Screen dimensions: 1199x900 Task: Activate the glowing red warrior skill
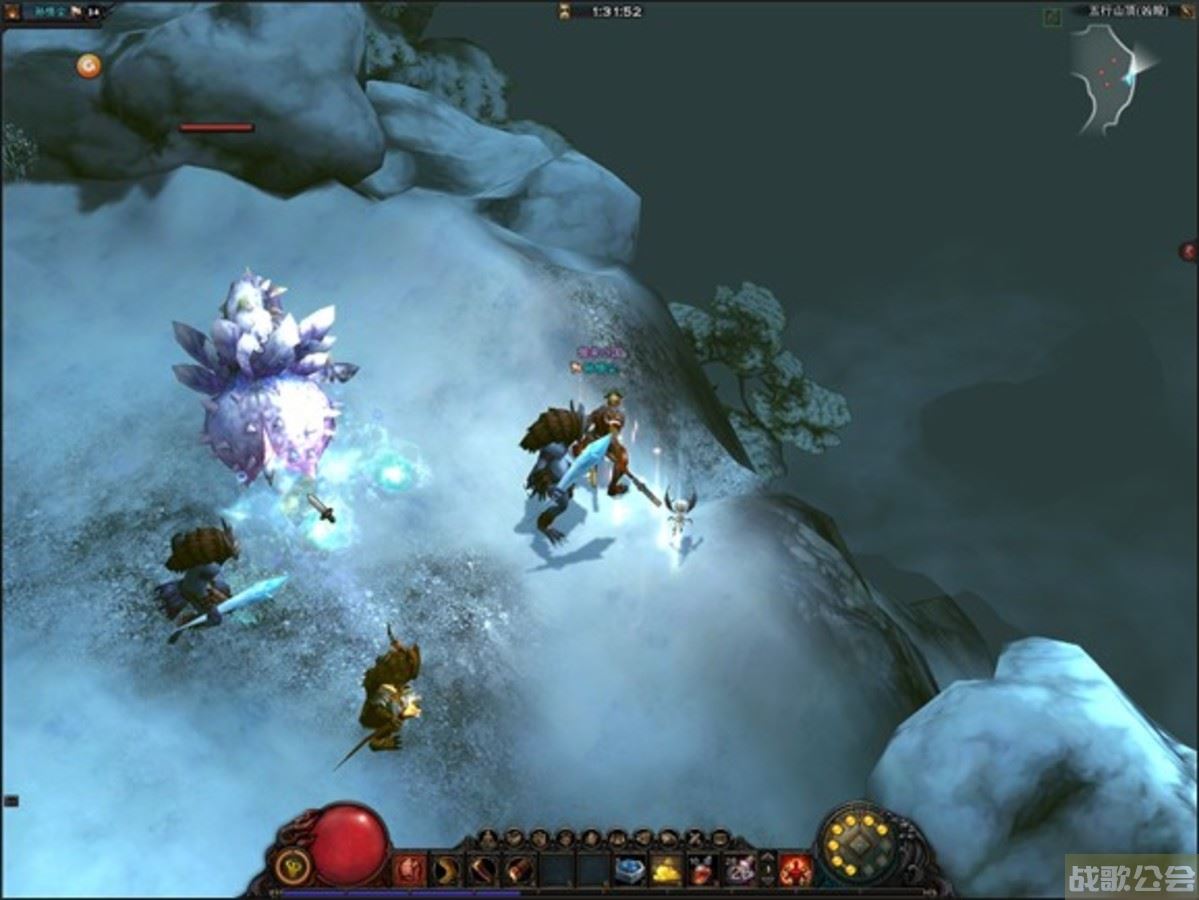[x=796, y=870]
